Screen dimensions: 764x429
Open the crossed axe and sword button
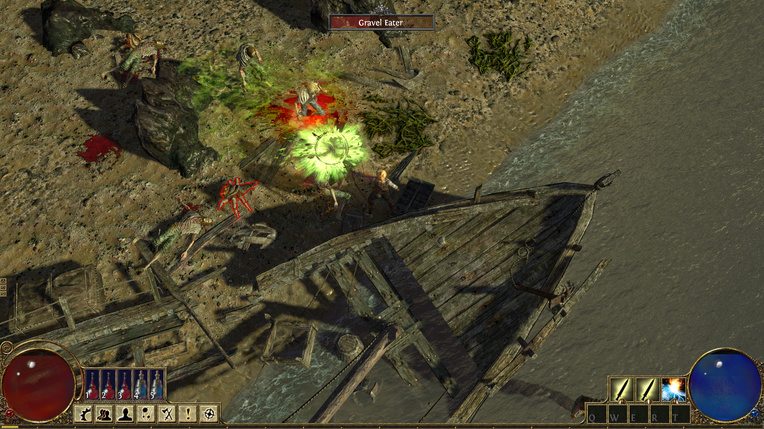[168, 413]
